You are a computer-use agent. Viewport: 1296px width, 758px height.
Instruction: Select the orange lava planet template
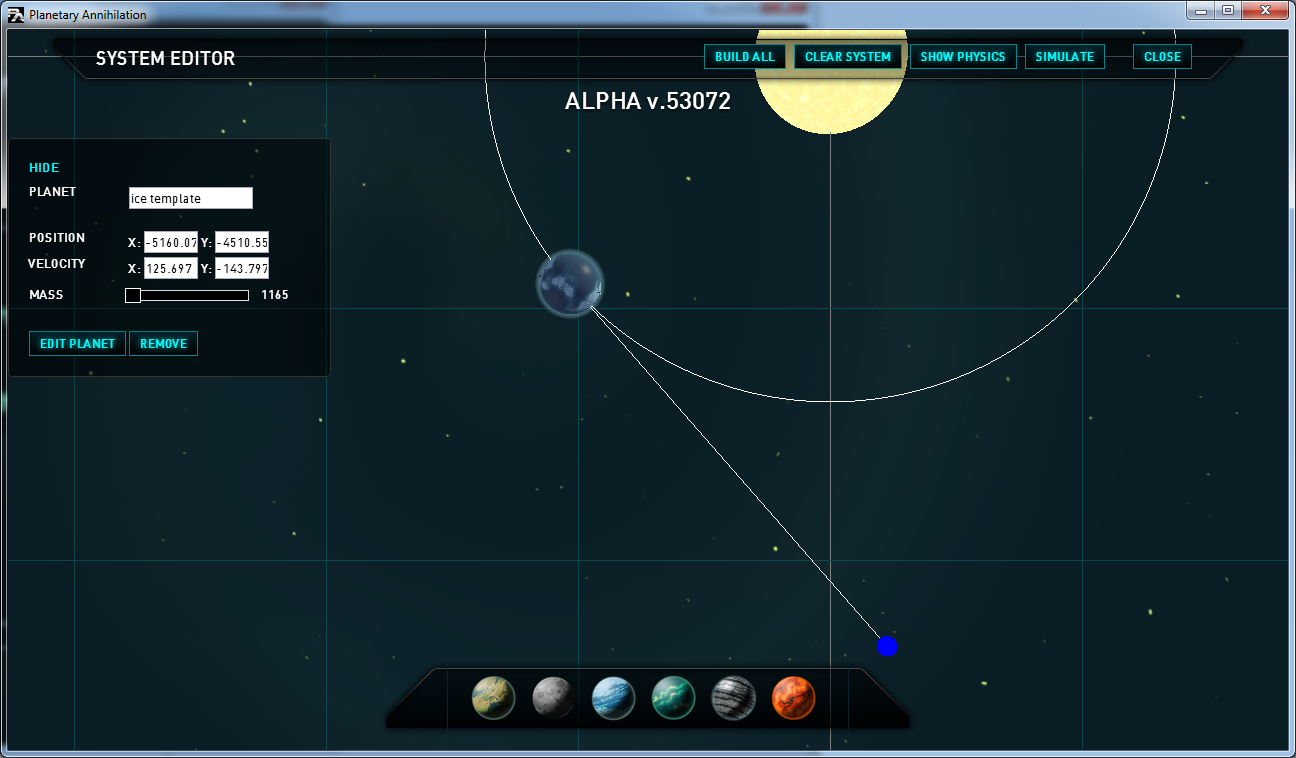(x=794, y=698)
